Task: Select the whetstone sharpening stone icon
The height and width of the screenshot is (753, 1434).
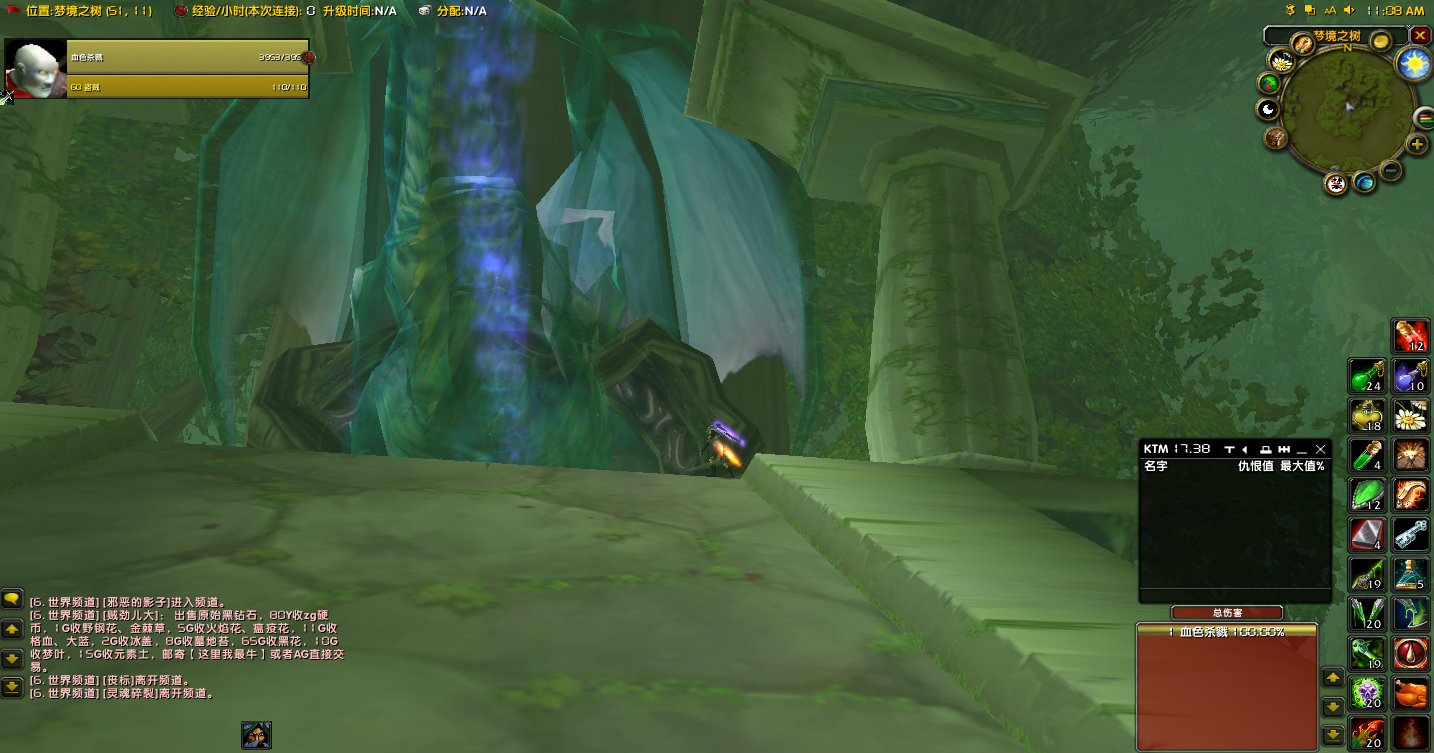Action: point(1369,537)
